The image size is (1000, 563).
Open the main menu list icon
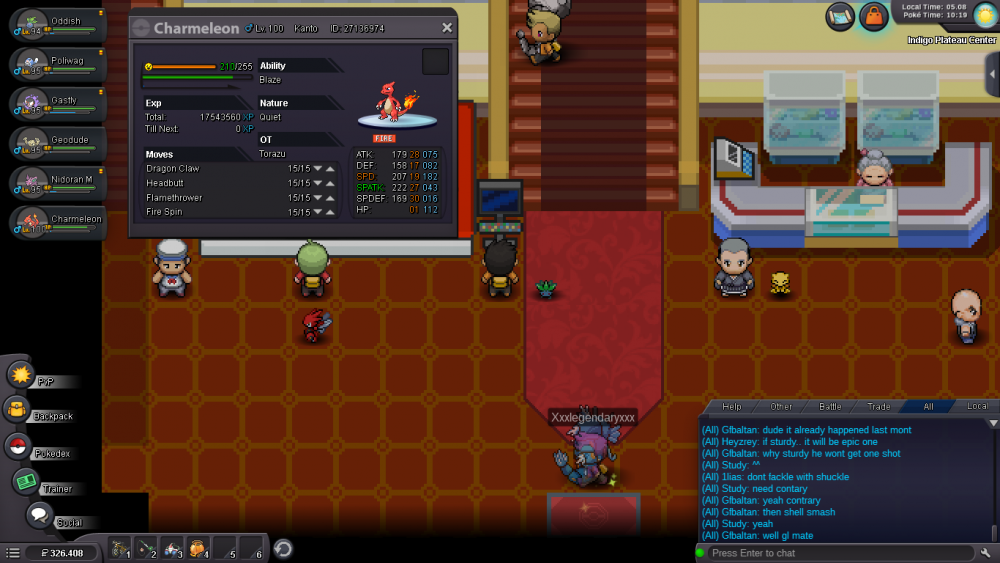click(13, 552)
